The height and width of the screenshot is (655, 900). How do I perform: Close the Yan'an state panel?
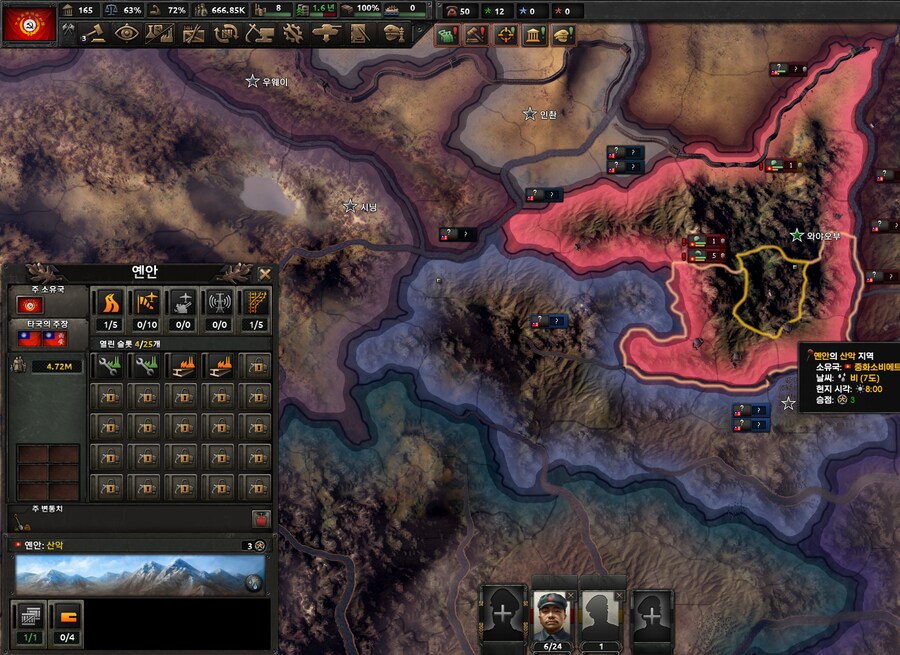pos(265,273)
